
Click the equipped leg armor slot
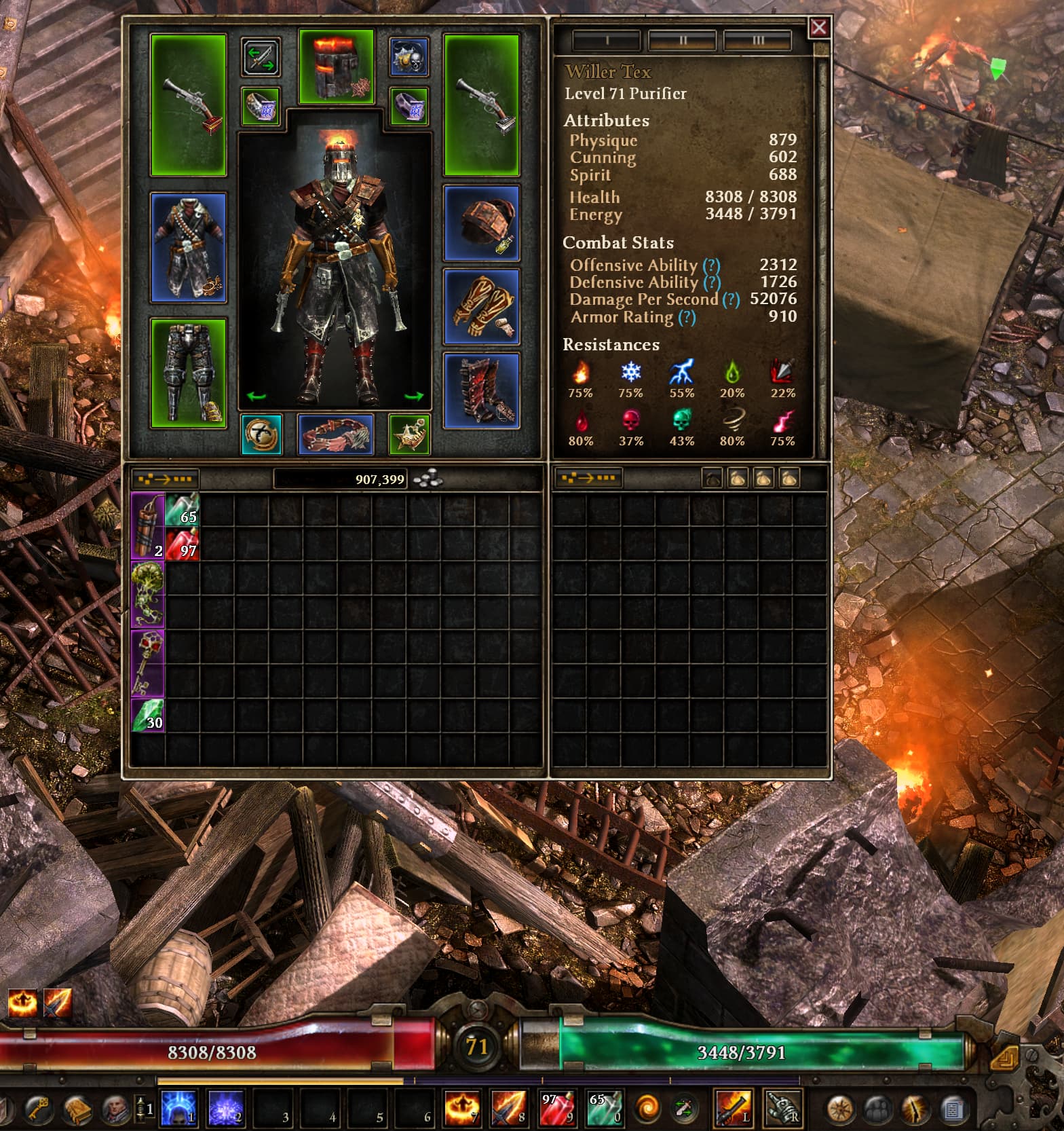tap(189, 372)
